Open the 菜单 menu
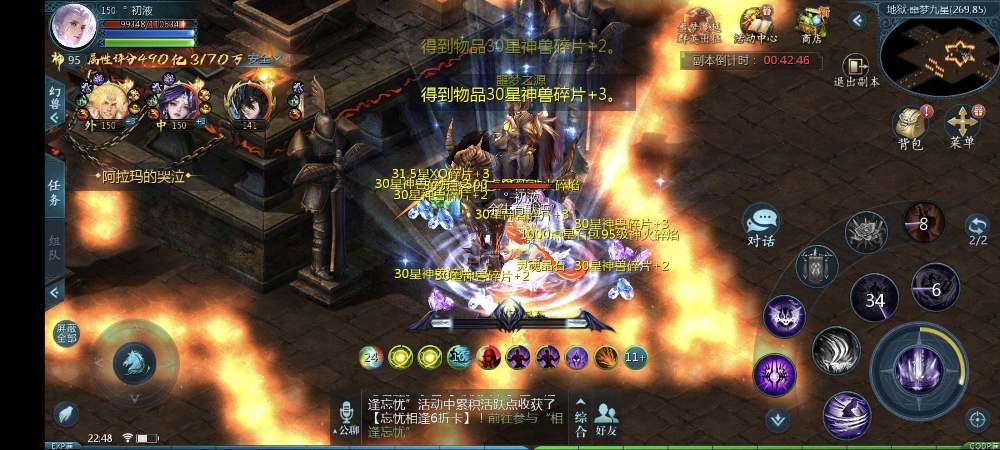This screenshot has height=450, width=1000. coord(962,126)
